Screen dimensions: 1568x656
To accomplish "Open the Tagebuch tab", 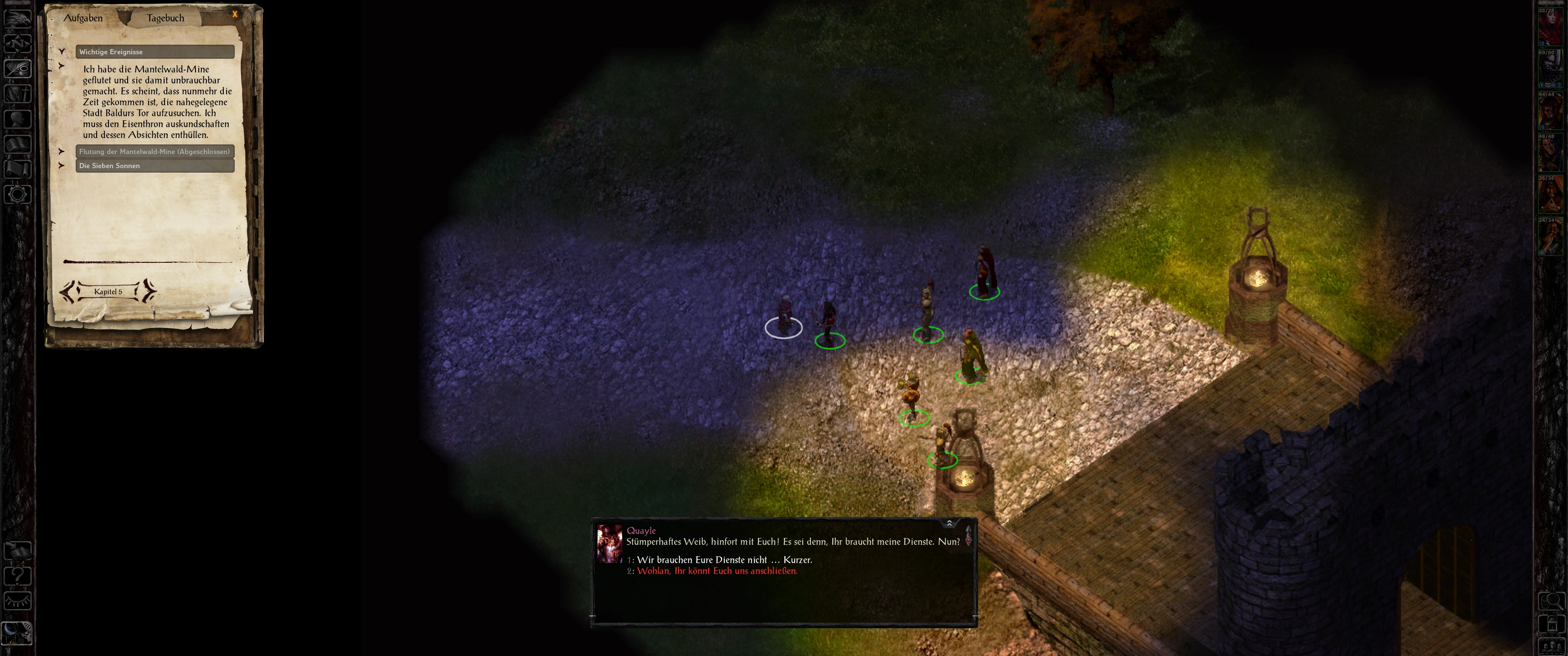I will point(165,18).
